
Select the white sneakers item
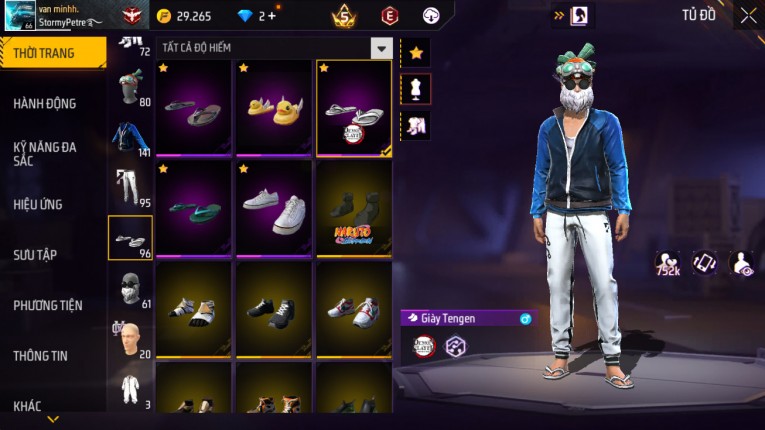point(274,208)
